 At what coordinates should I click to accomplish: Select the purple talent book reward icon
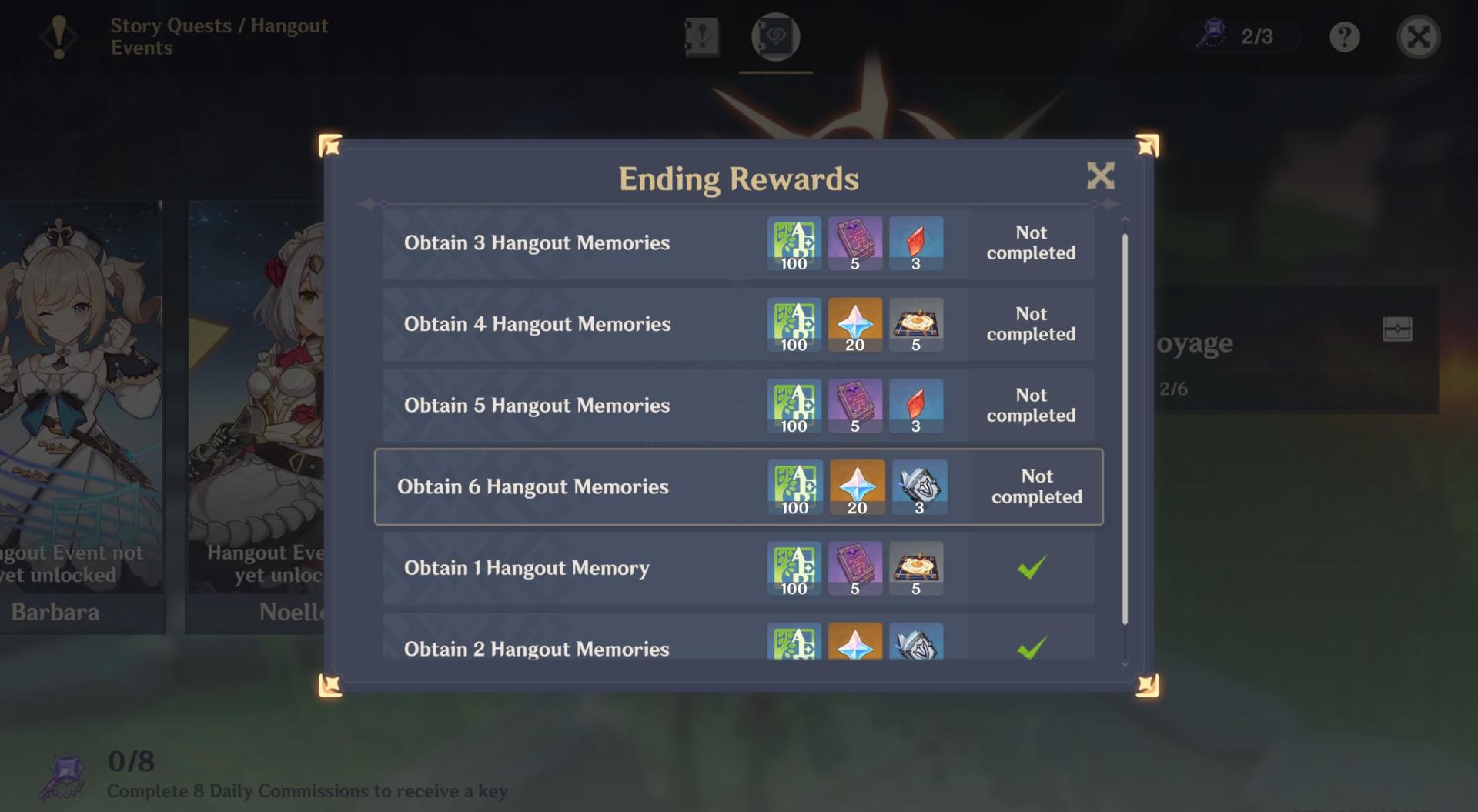[x=854, y=243]
